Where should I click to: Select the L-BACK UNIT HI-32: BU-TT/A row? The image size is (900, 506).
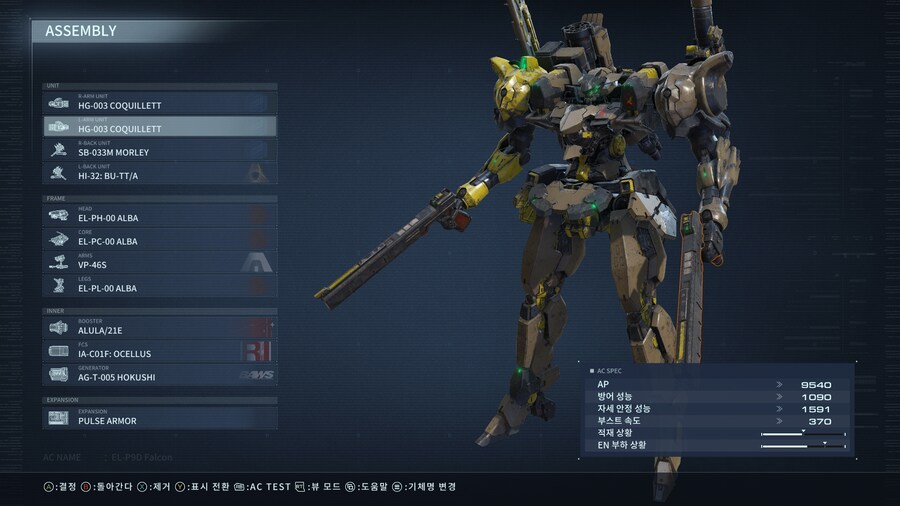[160, 173]
